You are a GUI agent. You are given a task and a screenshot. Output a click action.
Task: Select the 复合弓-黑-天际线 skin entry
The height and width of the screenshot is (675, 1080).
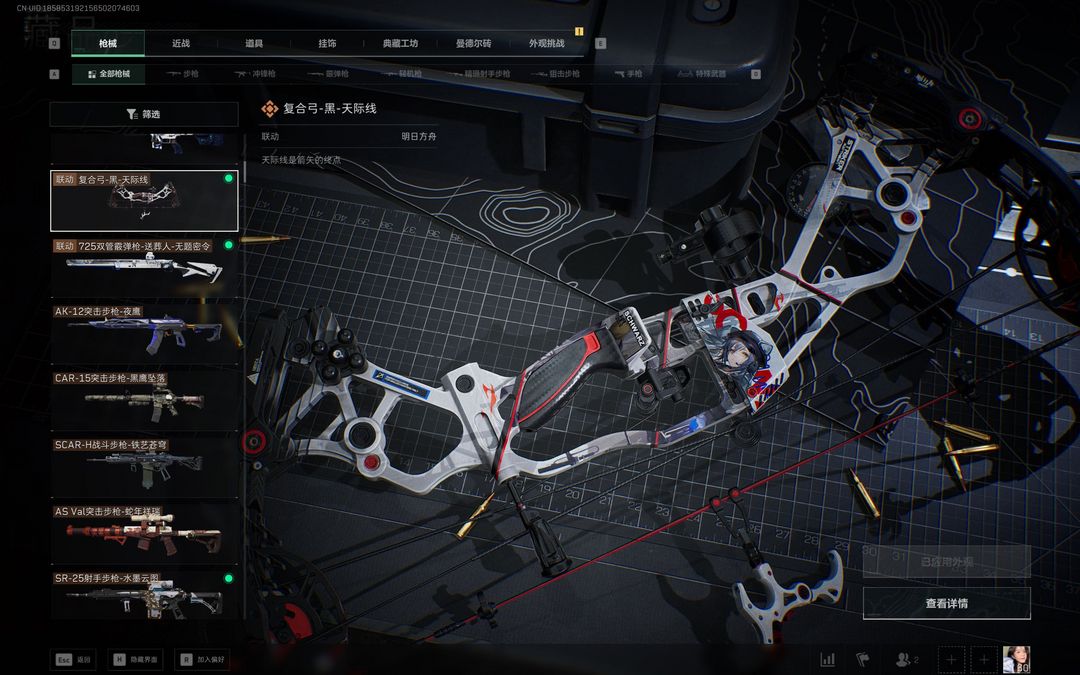tap(144, 200)
